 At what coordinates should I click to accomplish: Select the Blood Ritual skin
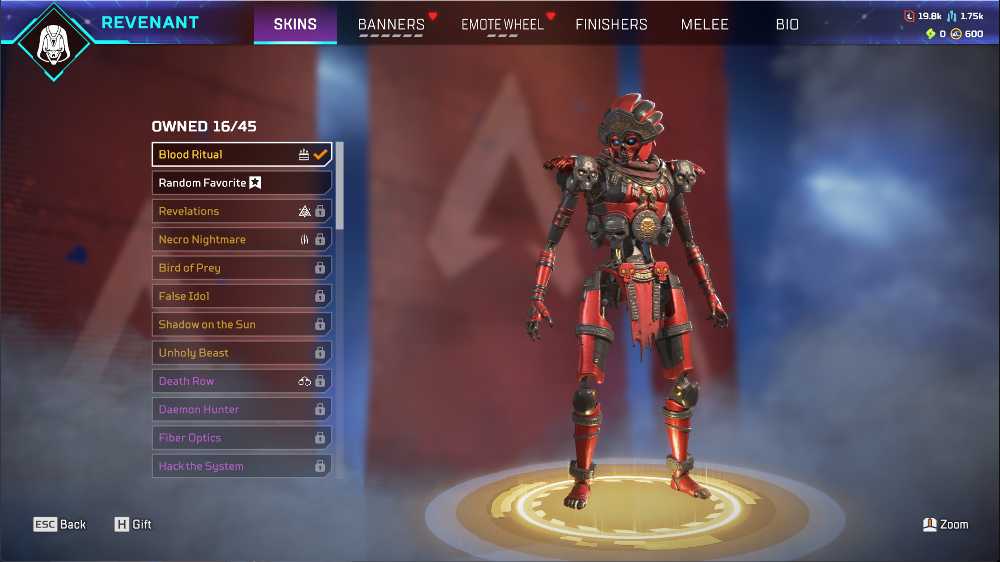(x=241, y=155)
